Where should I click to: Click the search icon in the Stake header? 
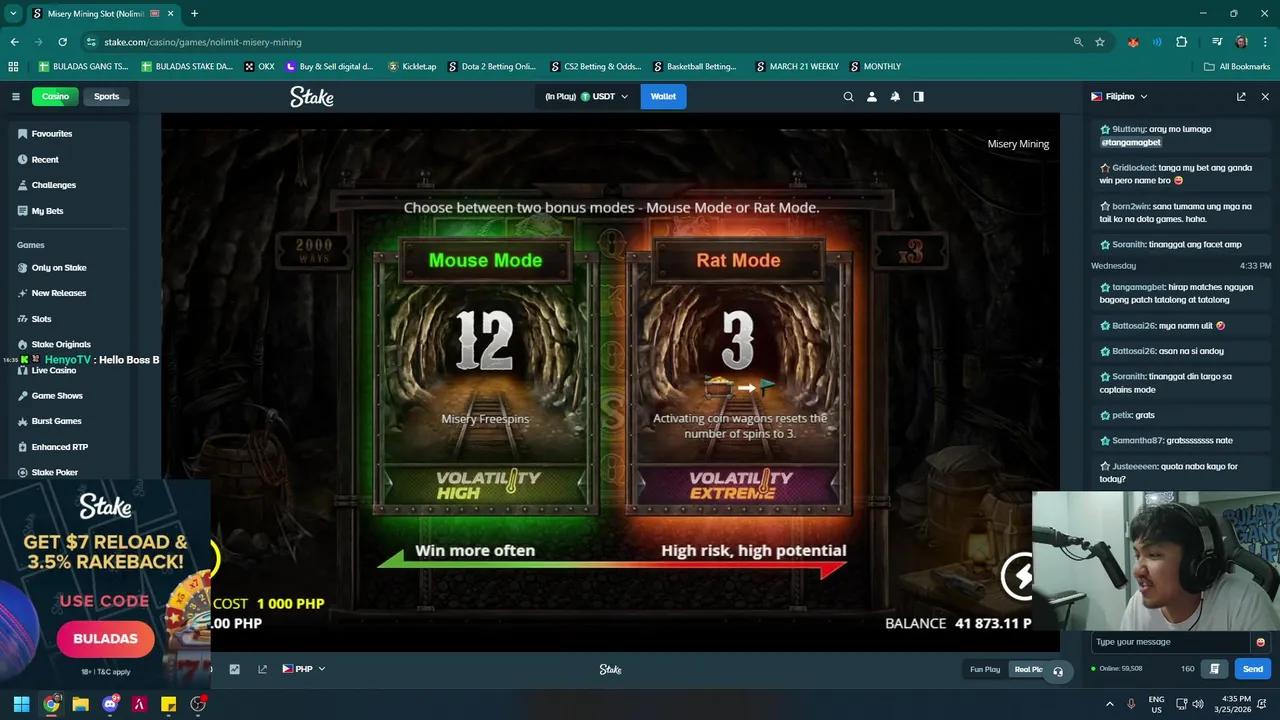click(x=848, y=96)
